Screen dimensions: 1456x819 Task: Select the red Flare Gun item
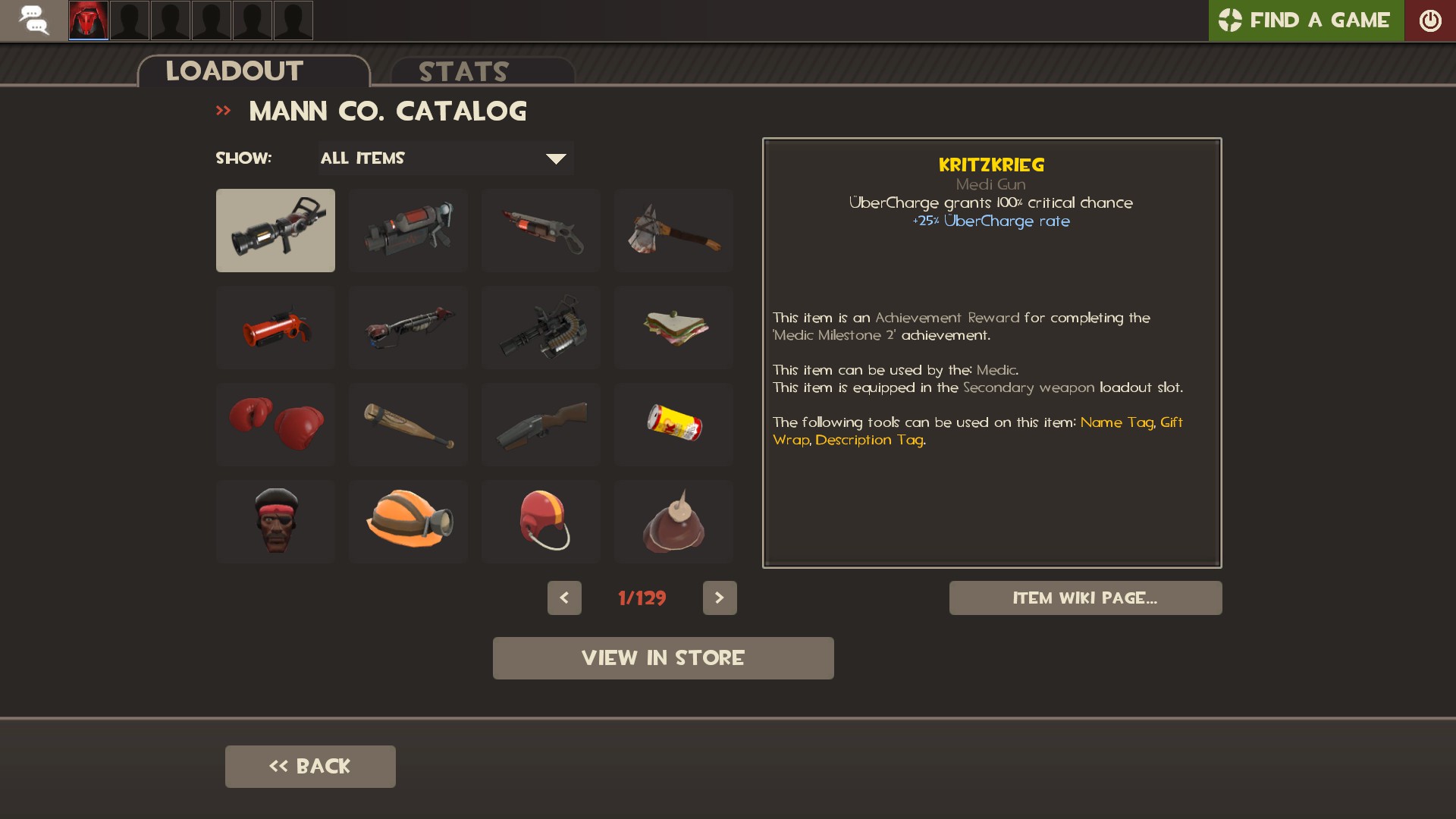tap(275, 328)
